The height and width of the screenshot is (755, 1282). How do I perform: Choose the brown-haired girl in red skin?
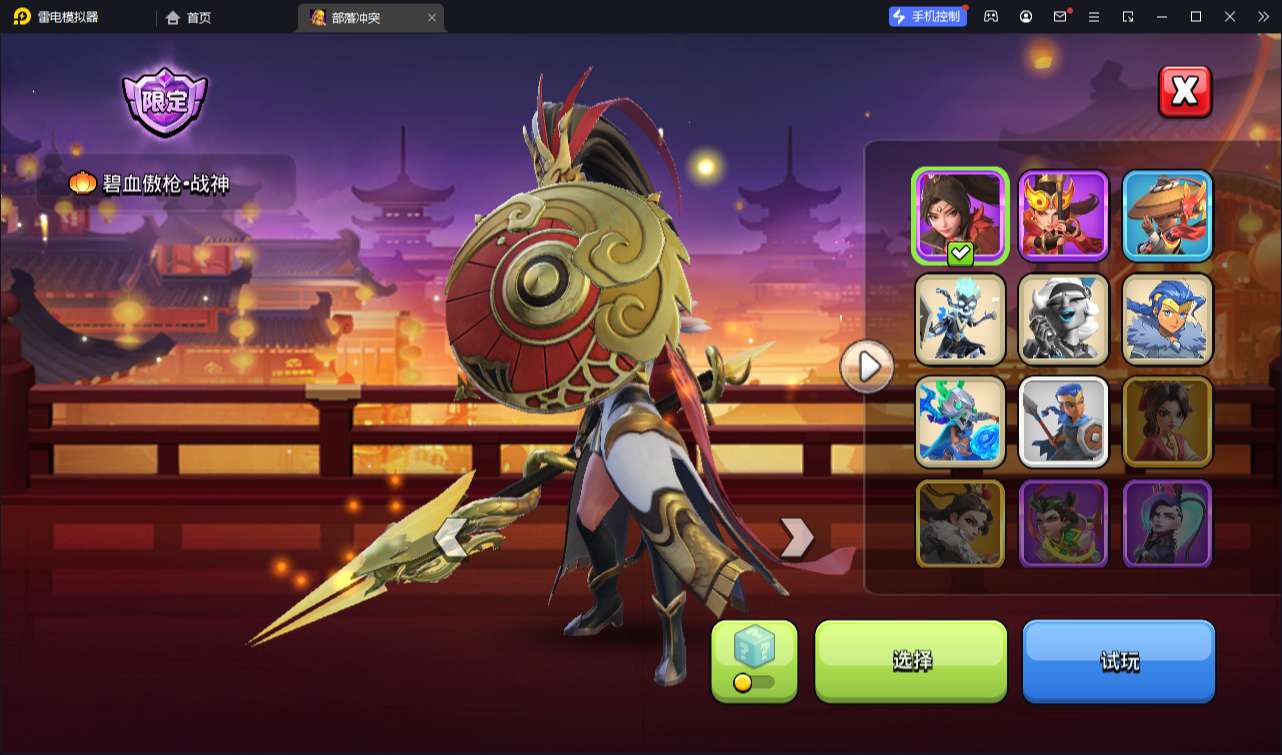click(x=1167, y=421)
